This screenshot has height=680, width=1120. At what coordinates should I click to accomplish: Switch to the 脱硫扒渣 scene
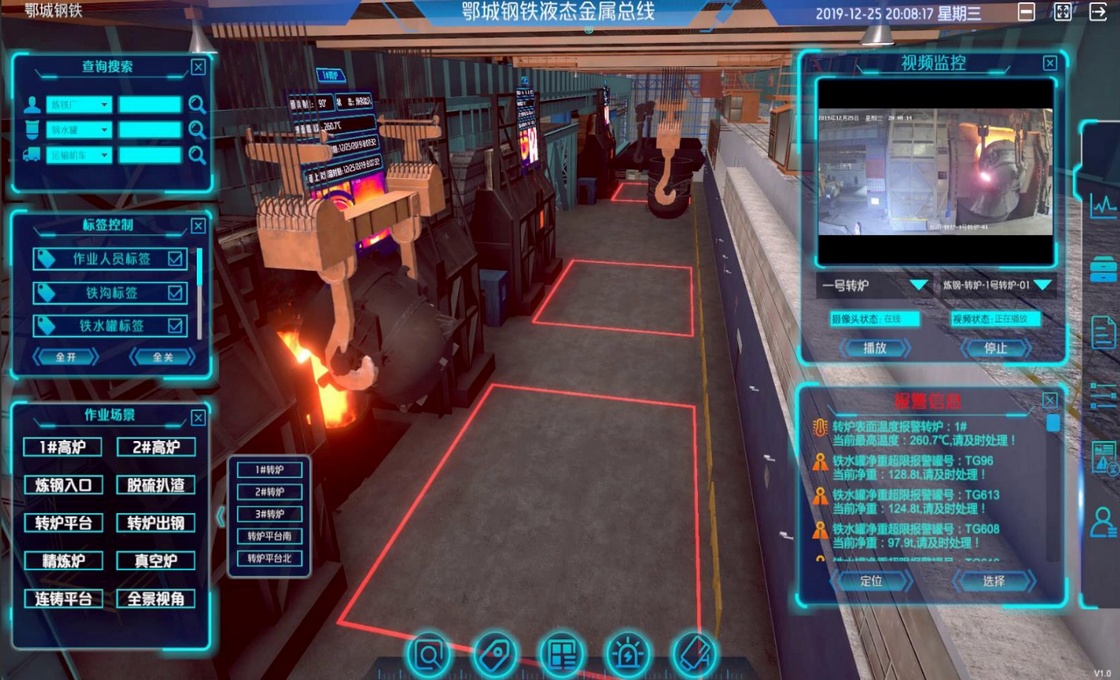pyautogui.click(x=155, y=485)
